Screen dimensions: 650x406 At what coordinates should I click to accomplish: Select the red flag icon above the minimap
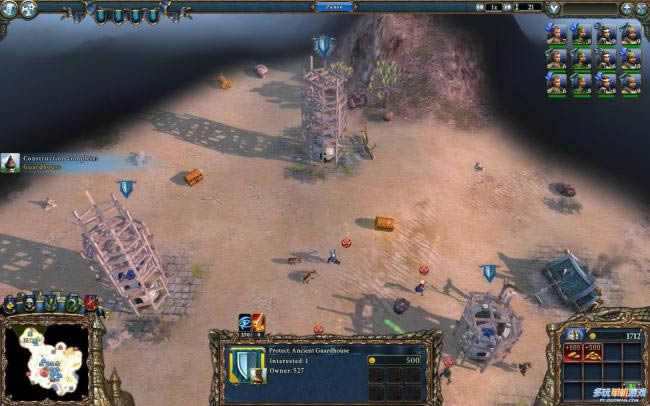point(91,303)
